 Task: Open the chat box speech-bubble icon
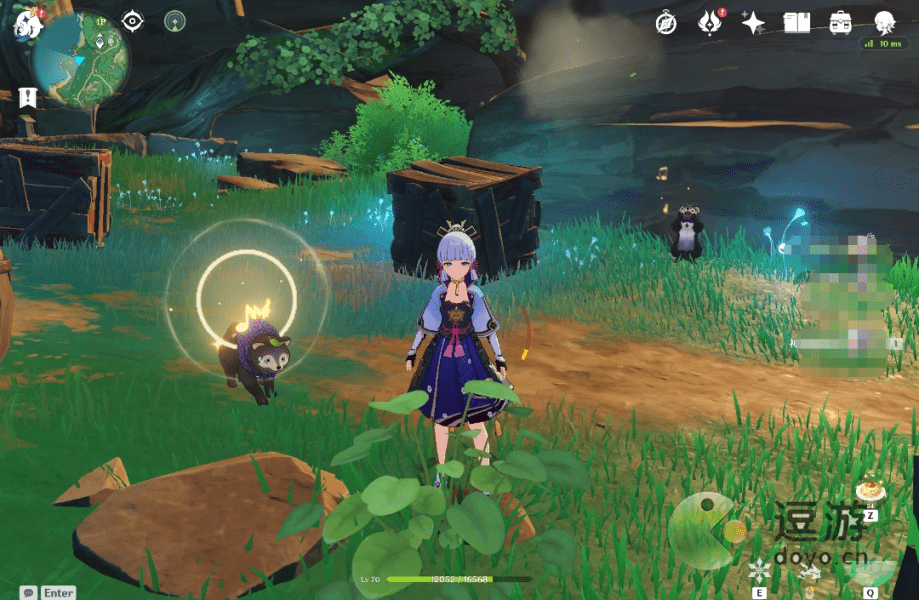(29, 592)
